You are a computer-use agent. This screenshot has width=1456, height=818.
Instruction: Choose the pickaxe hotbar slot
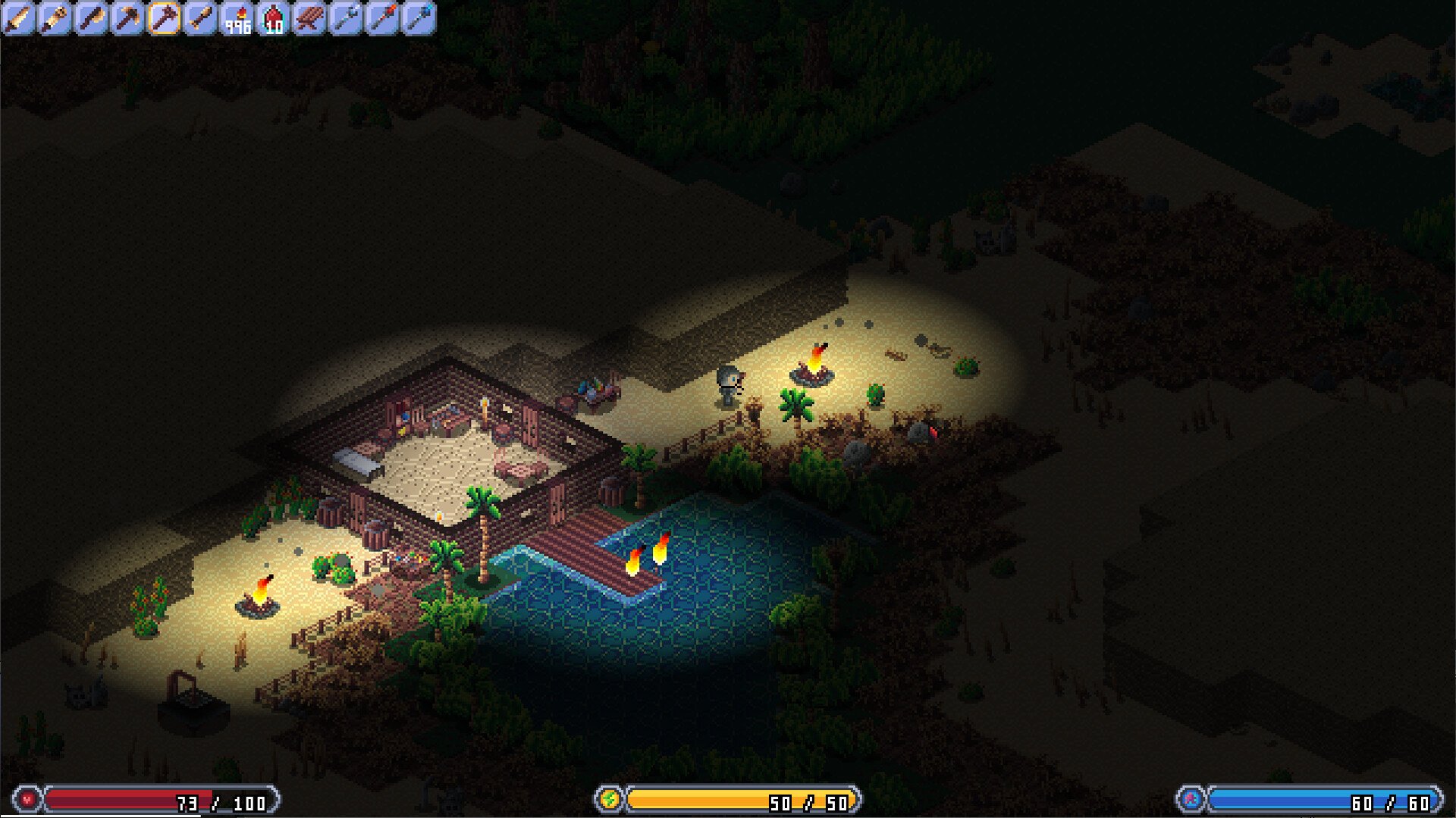coord(127,18)
